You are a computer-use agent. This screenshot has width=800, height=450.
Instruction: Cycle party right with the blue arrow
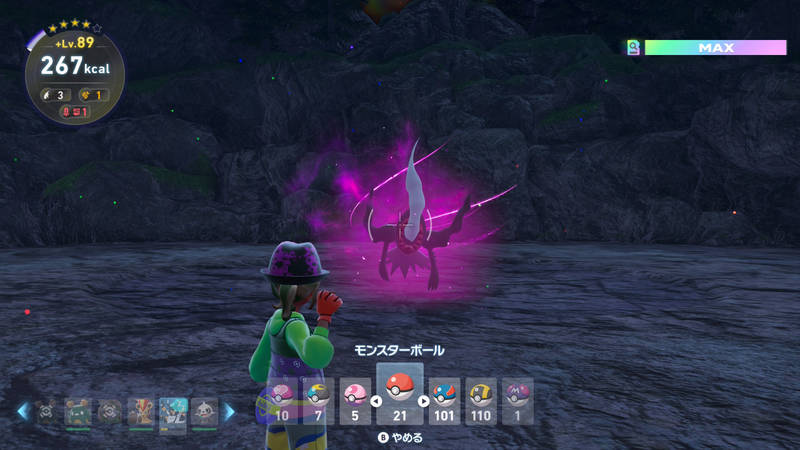229,411
